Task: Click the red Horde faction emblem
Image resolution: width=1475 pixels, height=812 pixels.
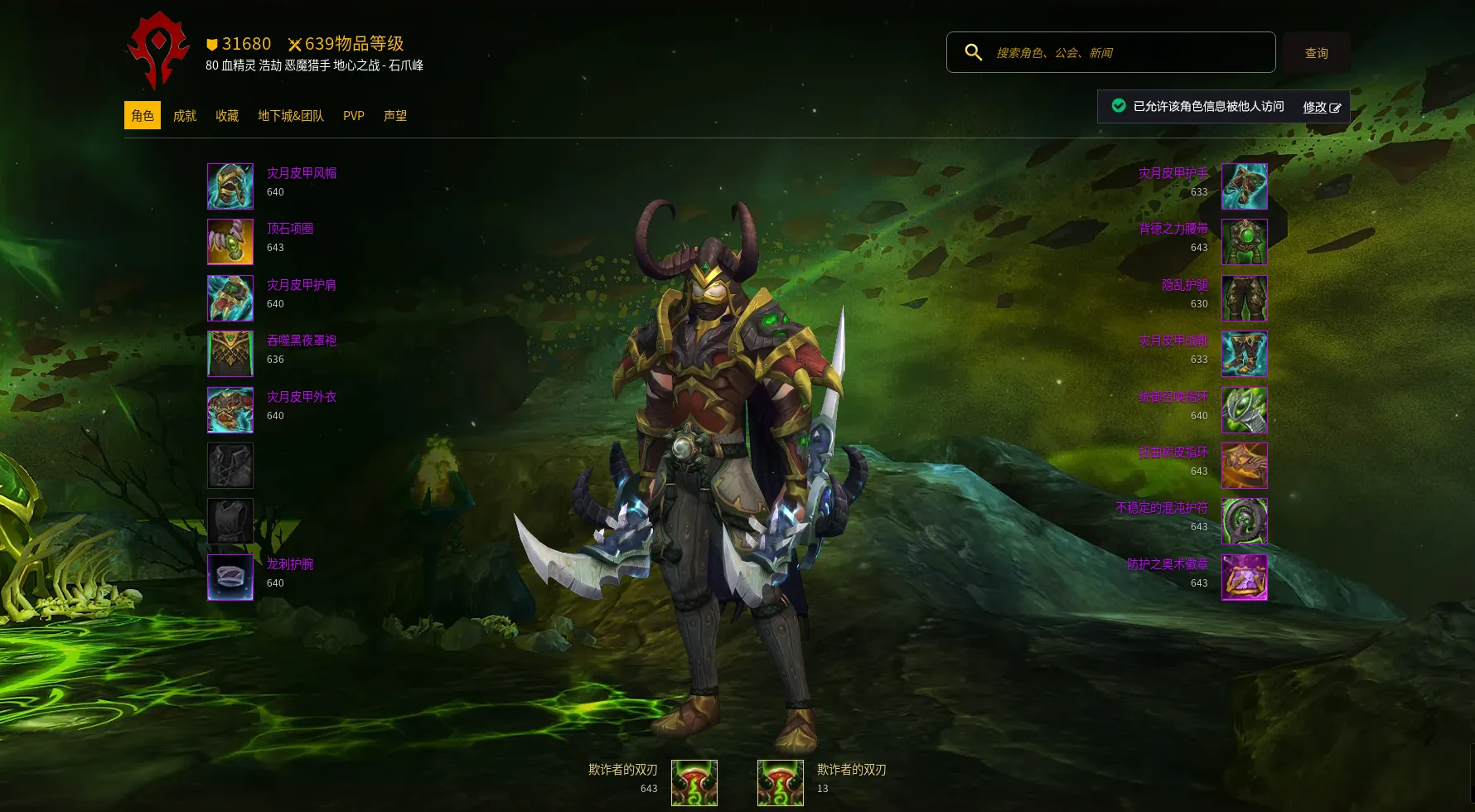Action: click(x=158, y=51)
